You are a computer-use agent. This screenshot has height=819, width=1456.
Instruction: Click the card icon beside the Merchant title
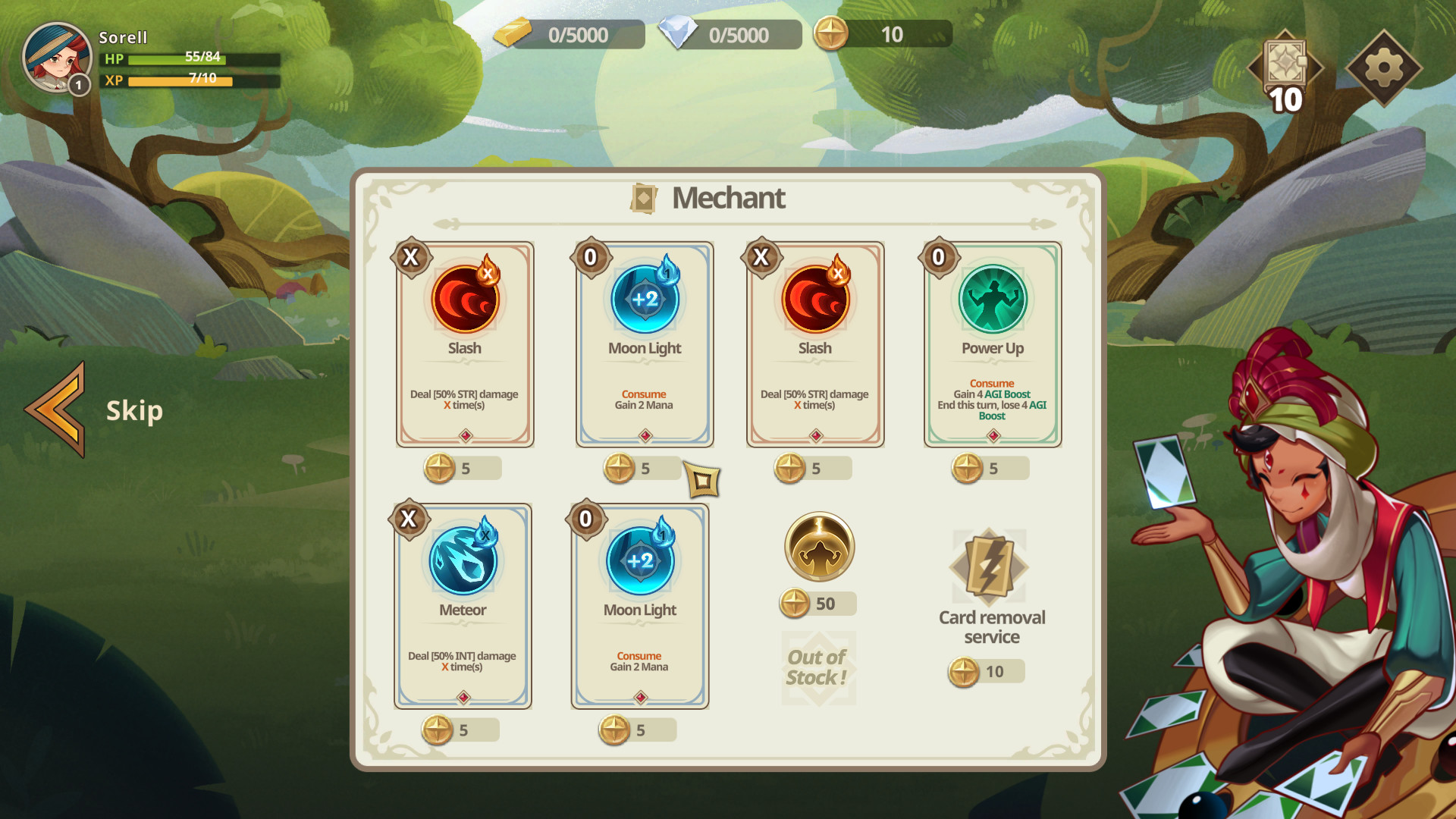[643, 198]
